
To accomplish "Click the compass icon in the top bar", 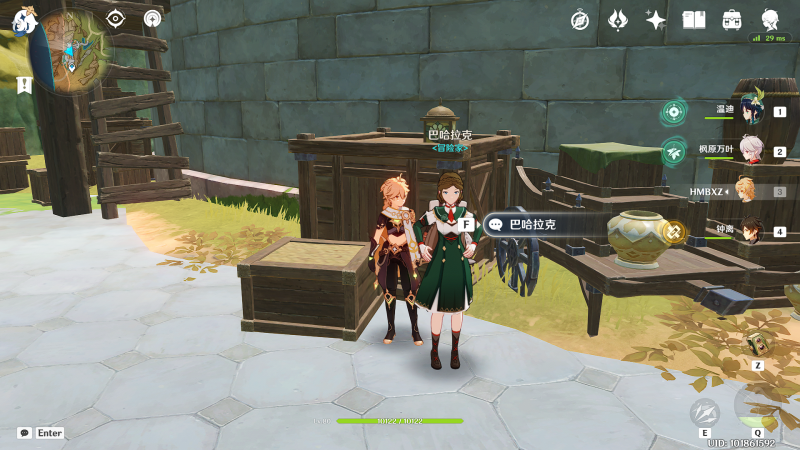I will (x=581, y=19).
